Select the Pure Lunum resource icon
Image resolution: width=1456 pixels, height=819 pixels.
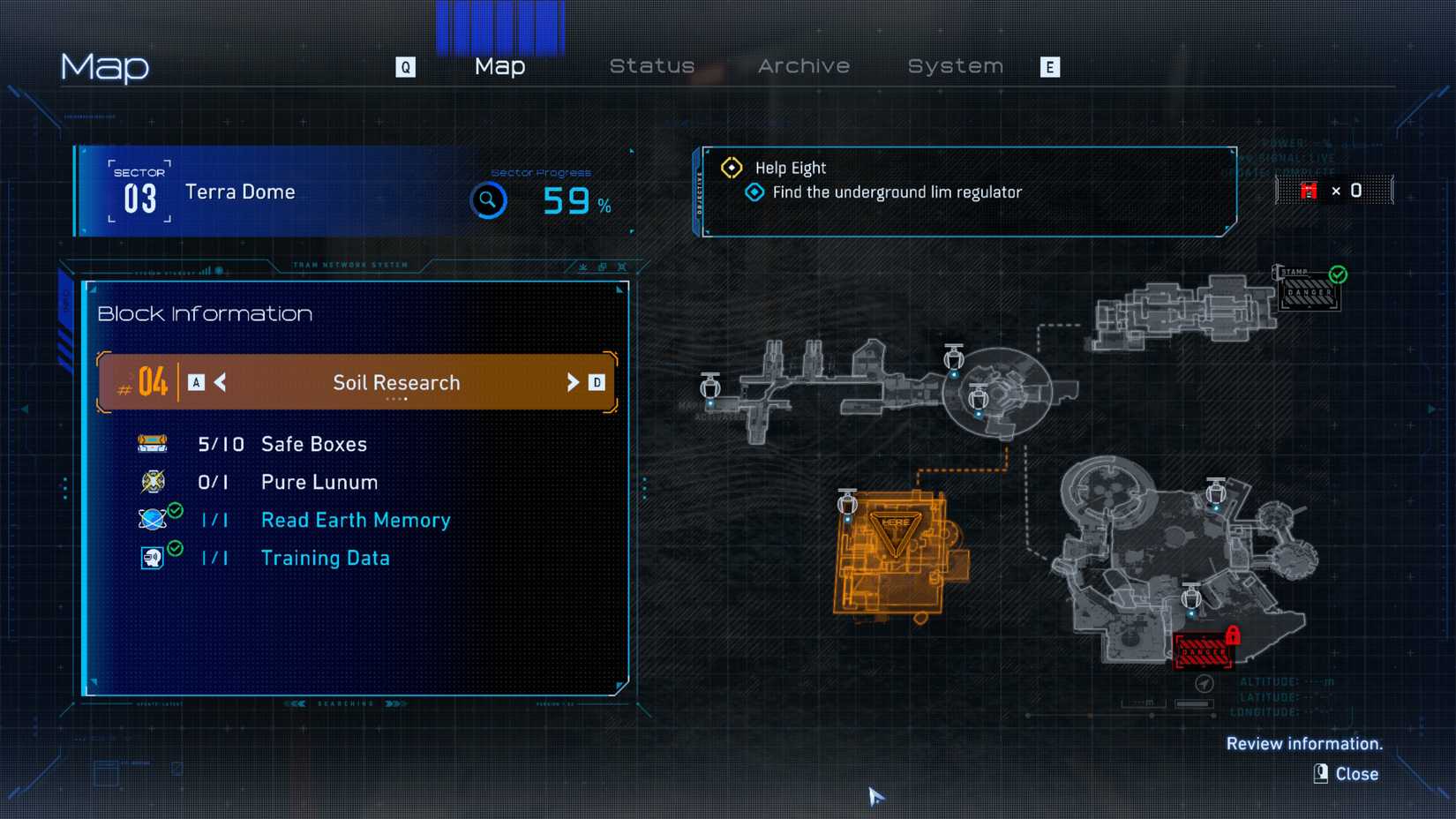(x=152, y=482)
